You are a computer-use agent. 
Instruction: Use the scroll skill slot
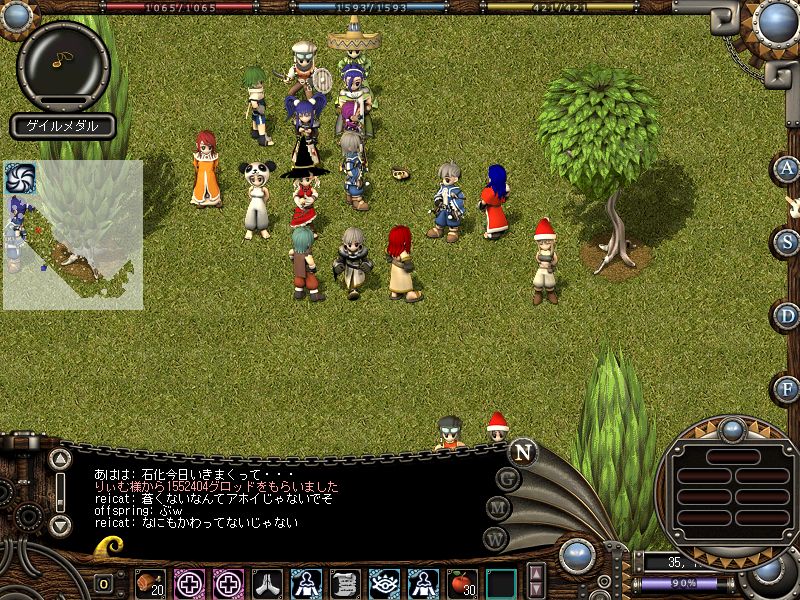point(345,583)
